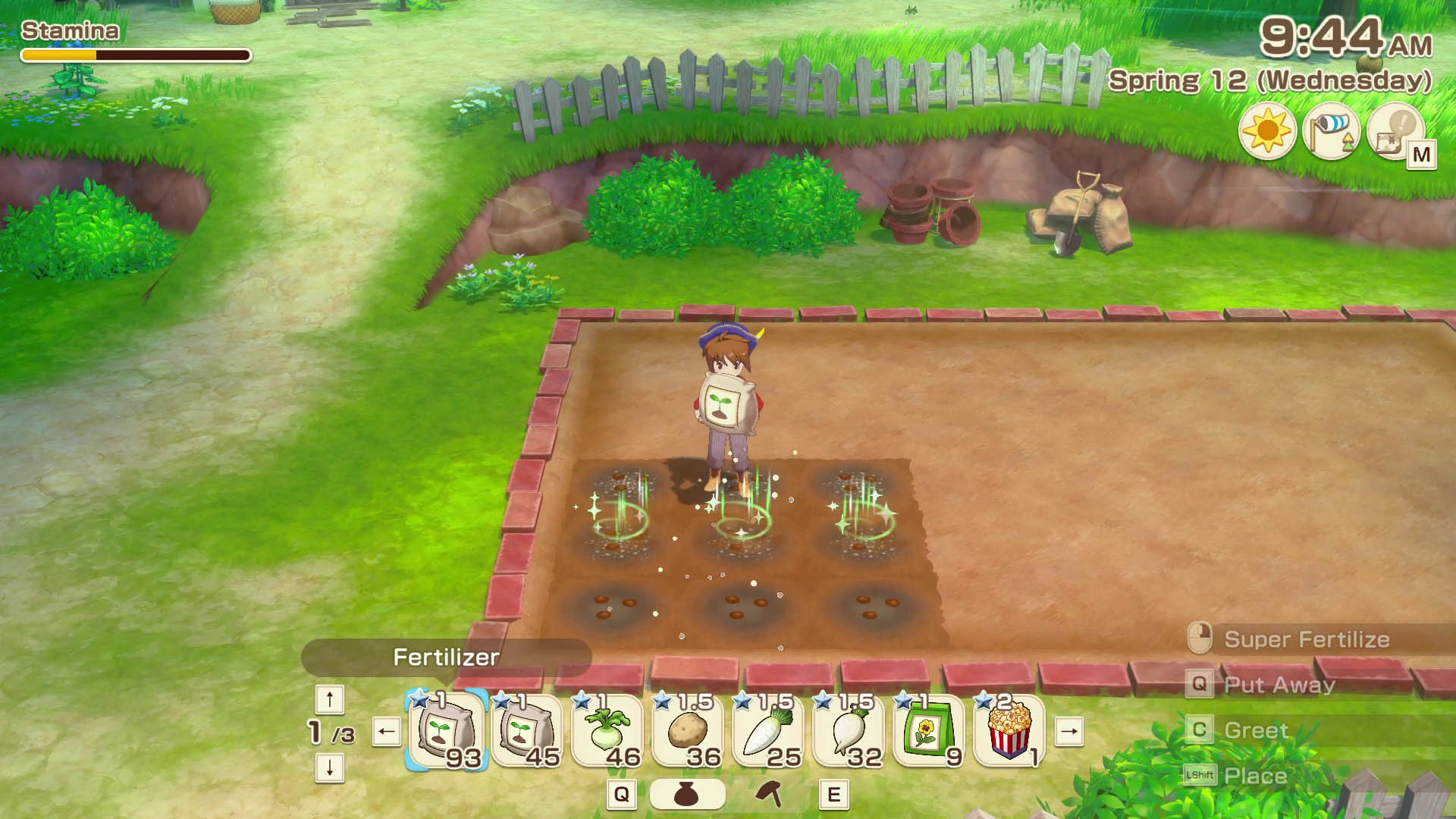Go to next hotbar page with down arrow

pyautogui.click(x=330, y=767)
